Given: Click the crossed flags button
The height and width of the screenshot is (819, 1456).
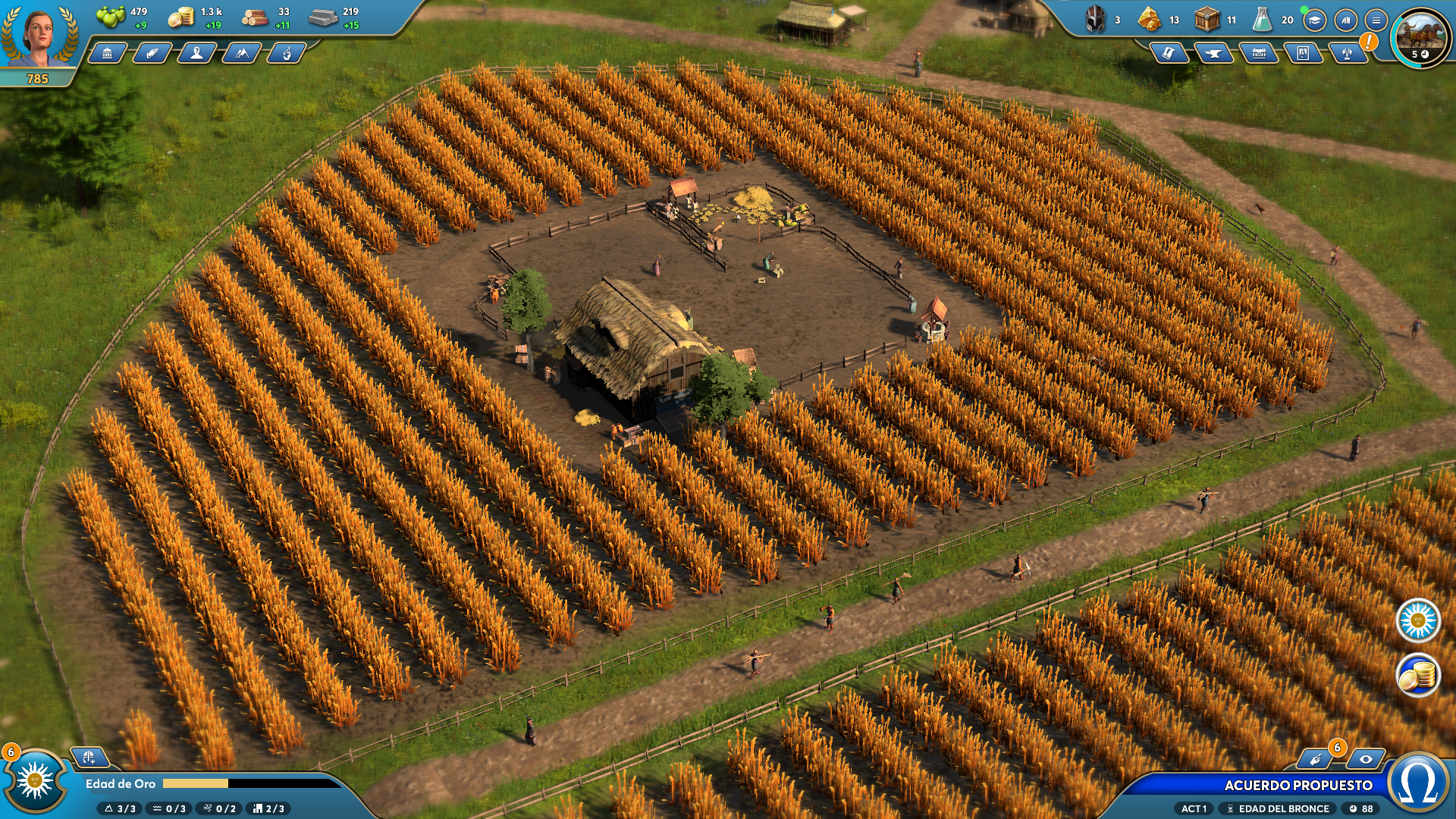Looking at the screenshot, I should click(1348, 53).
